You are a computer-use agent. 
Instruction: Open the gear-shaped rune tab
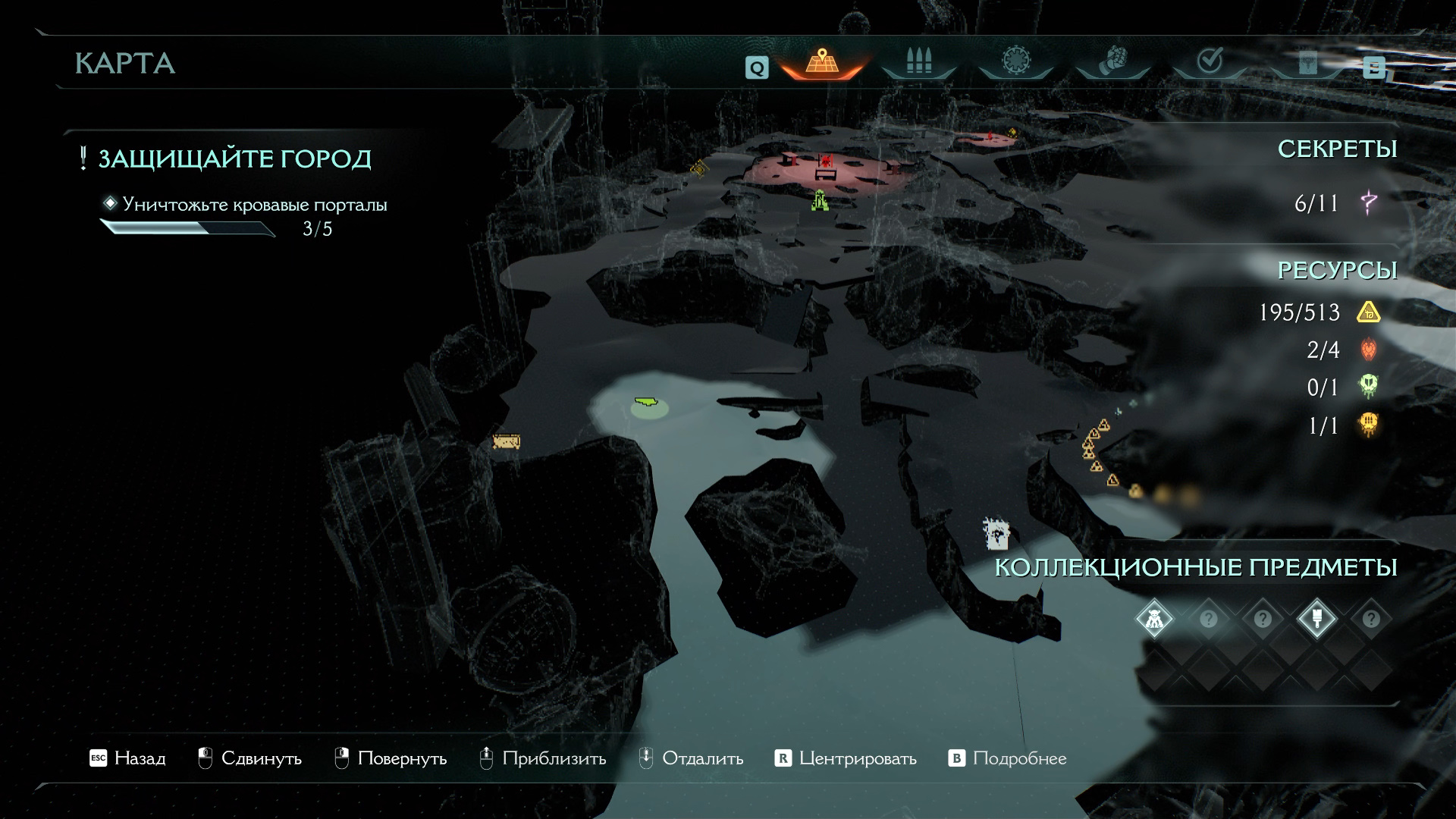(x=1015, y=62)
